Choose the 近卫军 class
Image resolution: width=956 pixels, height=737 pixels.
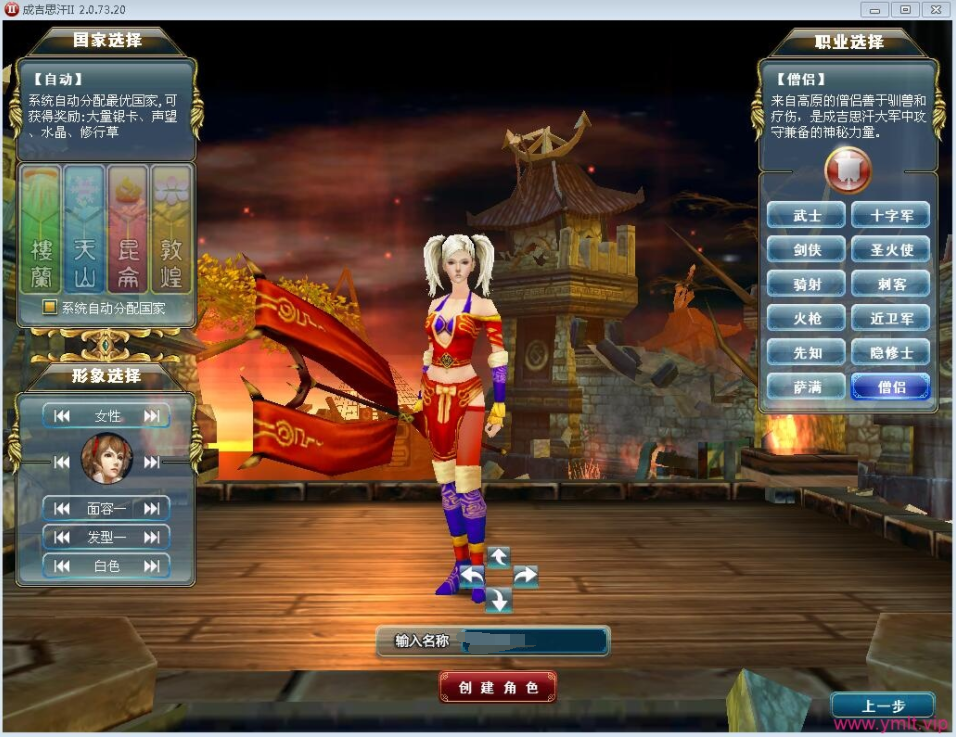(x=890, y=318)
